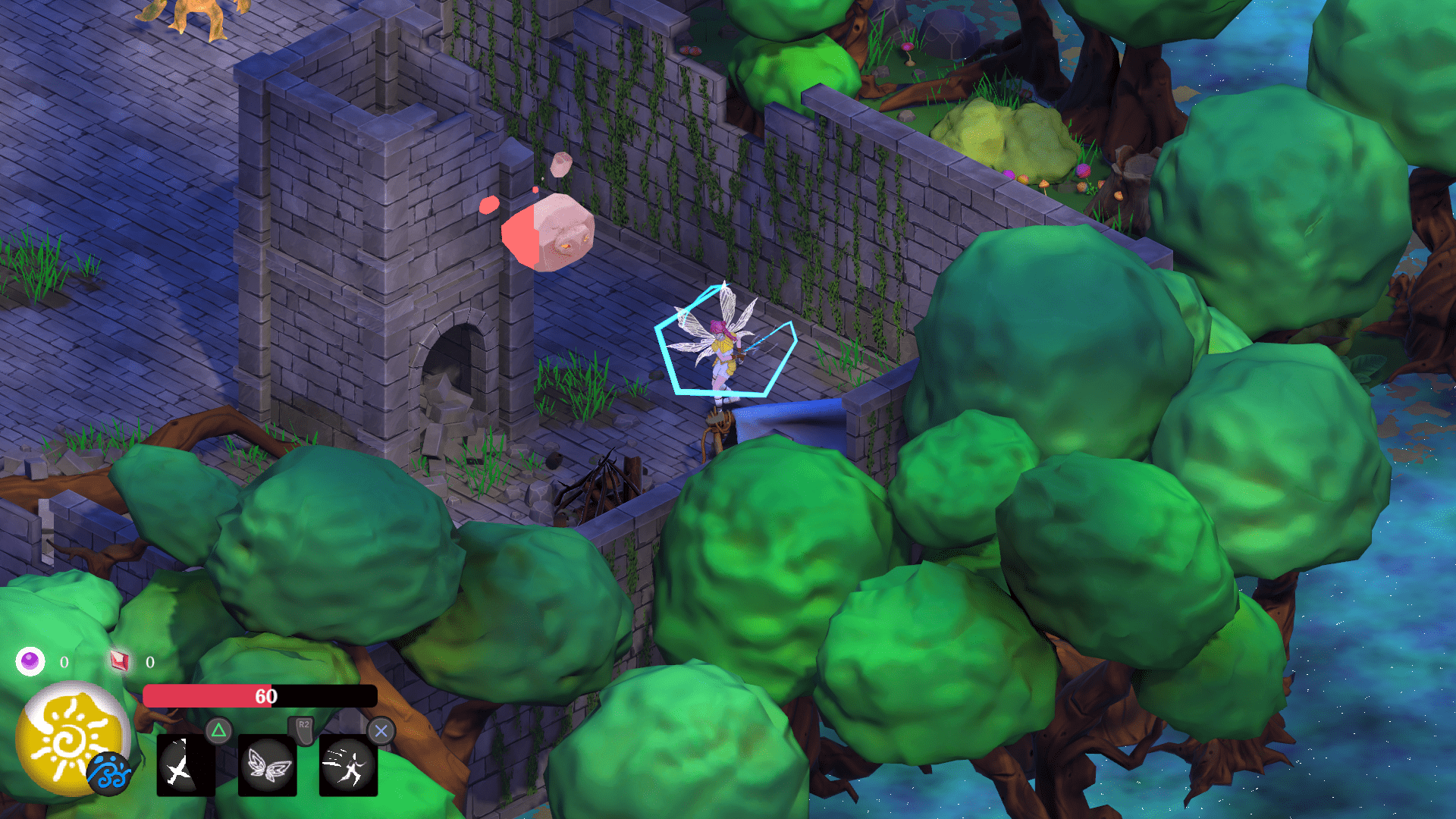Click the purple orb currency icon
Screen dimensions: 1456x819
point(29,661)
